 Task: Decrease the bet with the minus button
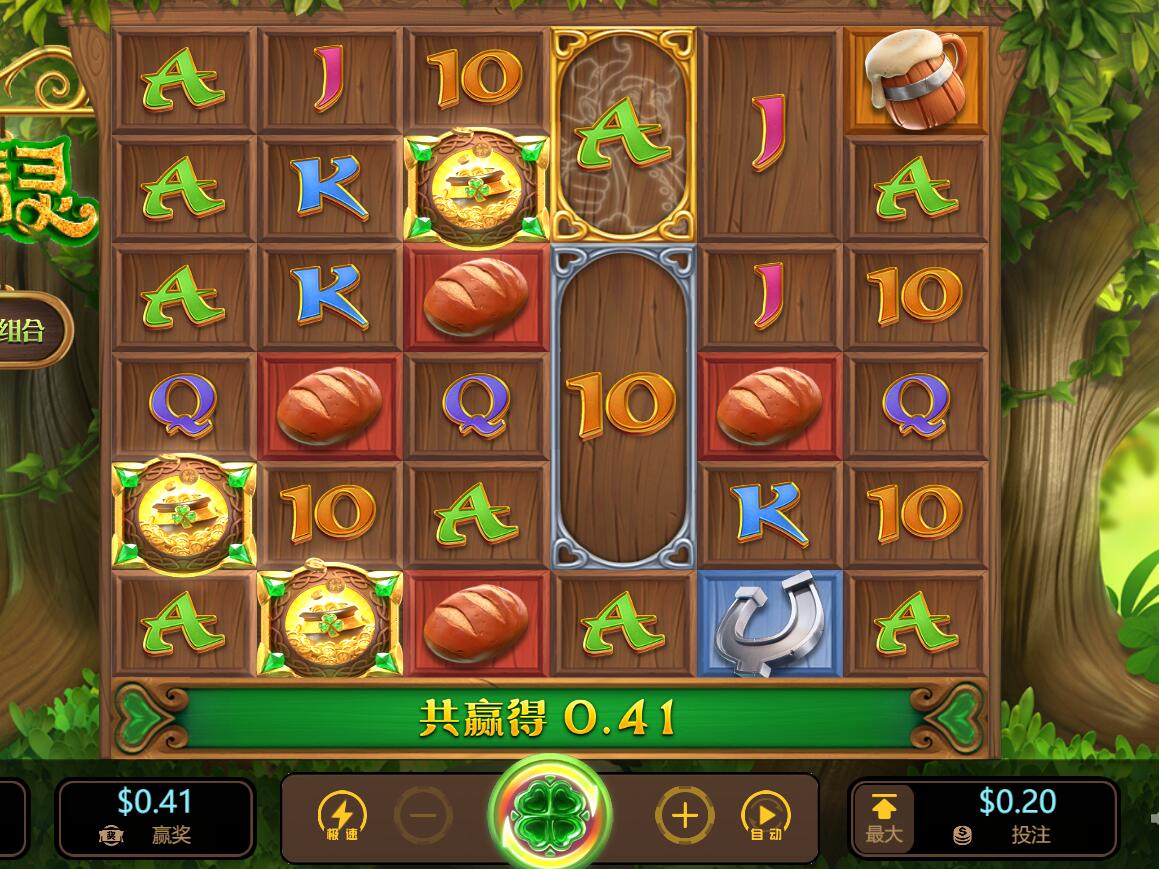point(424,816)
